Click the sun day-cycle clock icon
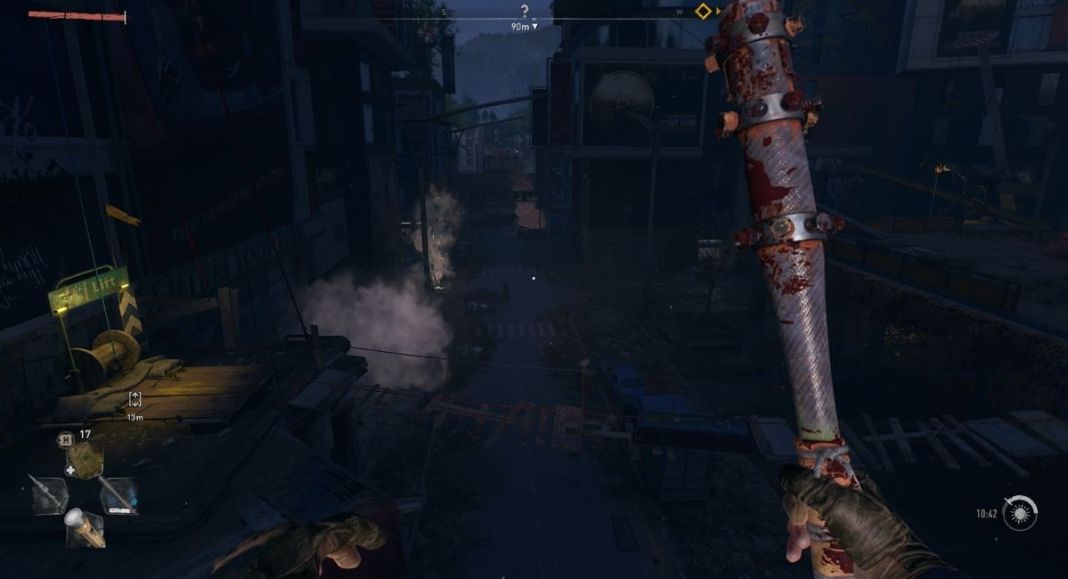This screenshot has width=1068, height=579. pyautogui.click(x=1021, y=513)
